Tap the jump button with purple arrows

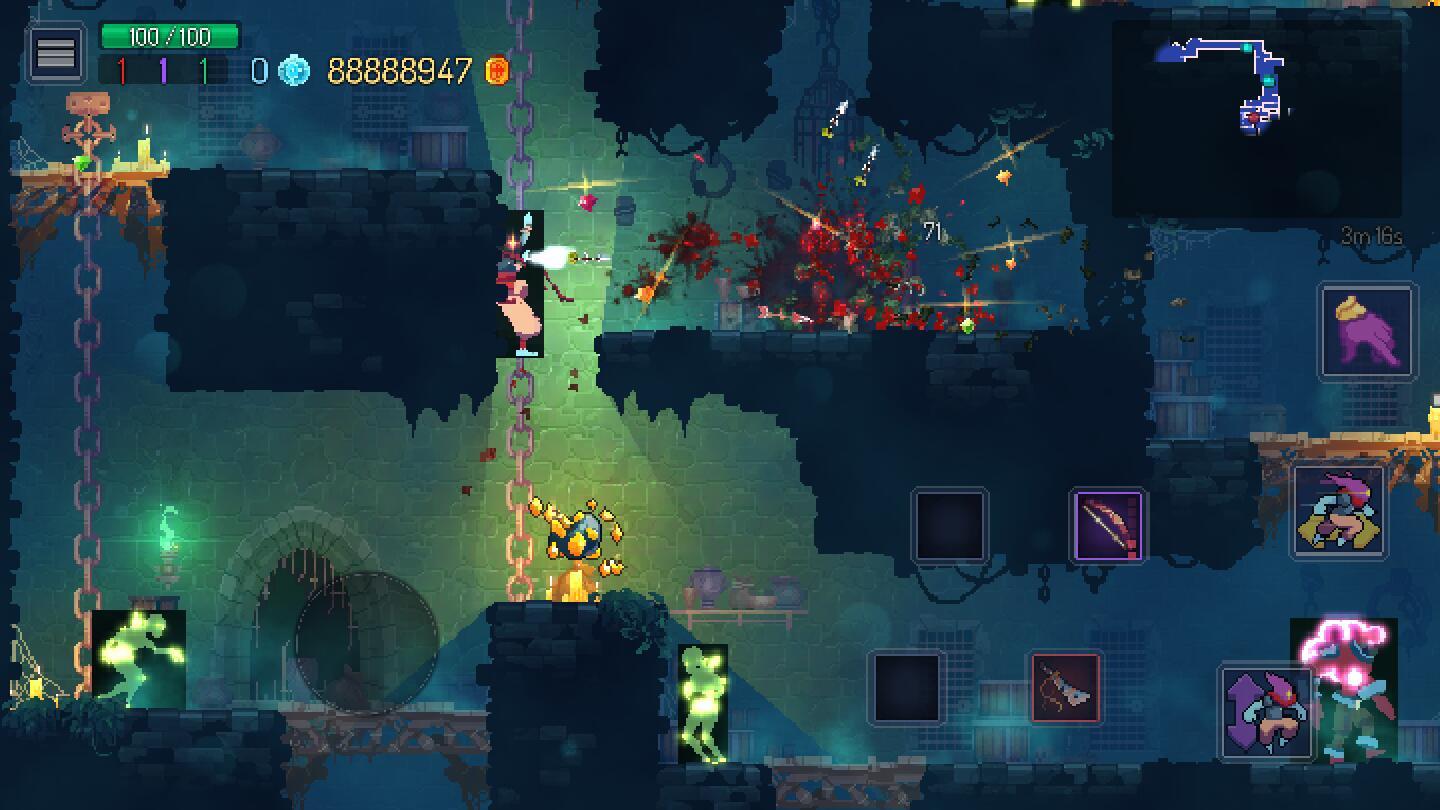(x=1266, y=711)
